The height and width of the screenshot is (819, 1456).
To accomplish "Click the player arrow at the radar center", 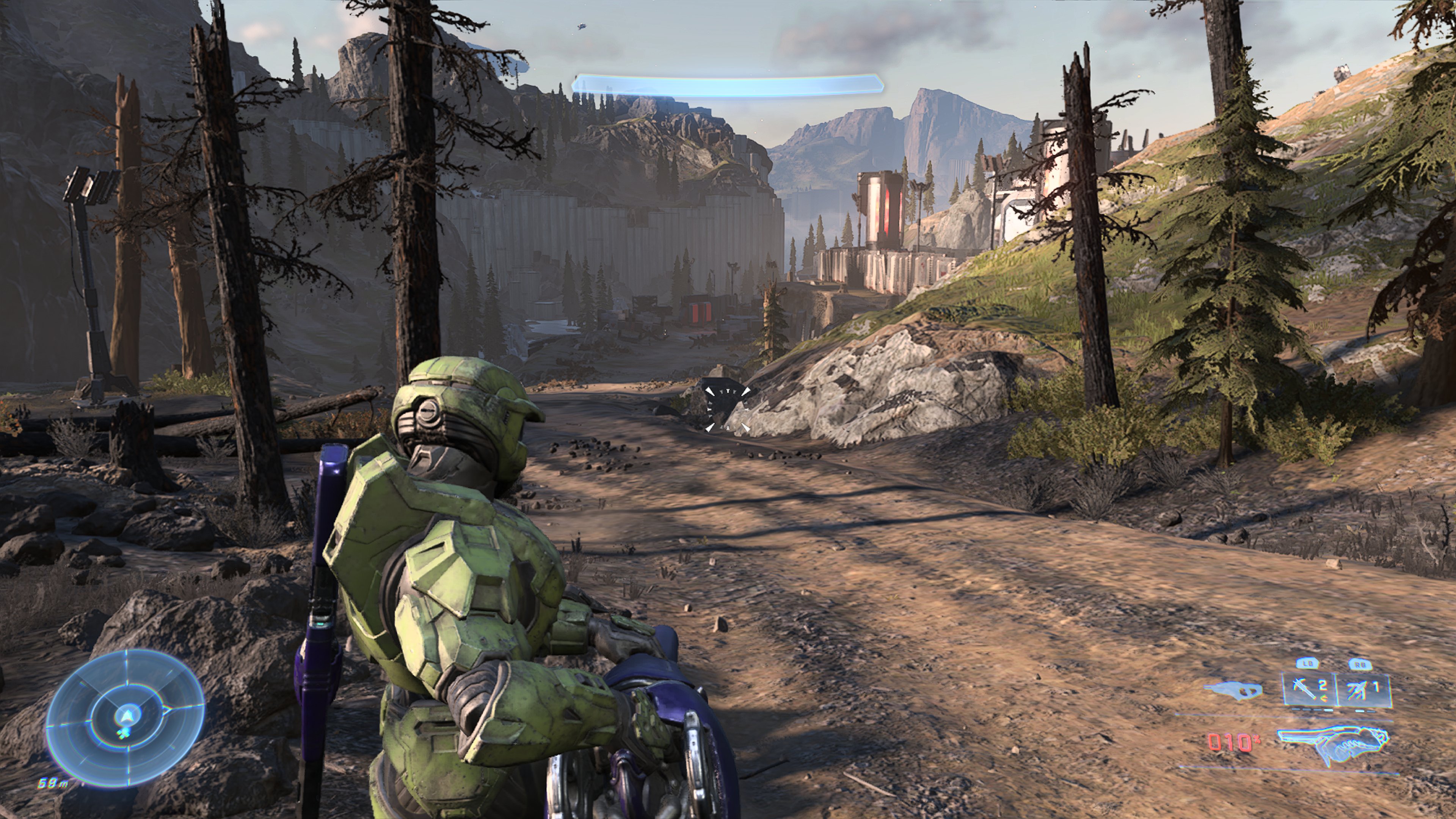I will 127,716.
